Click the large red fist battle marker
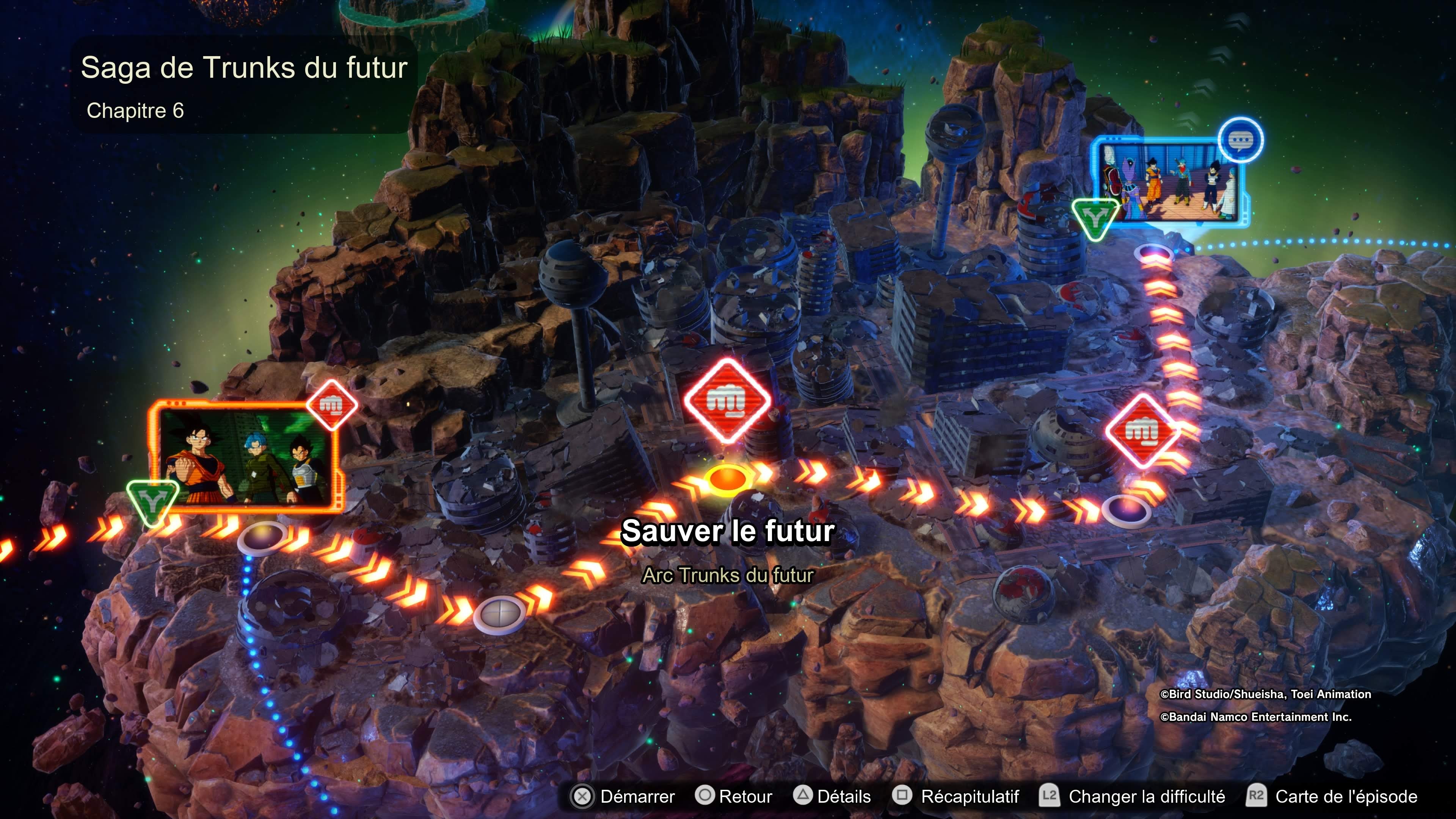 pos(728,400)
